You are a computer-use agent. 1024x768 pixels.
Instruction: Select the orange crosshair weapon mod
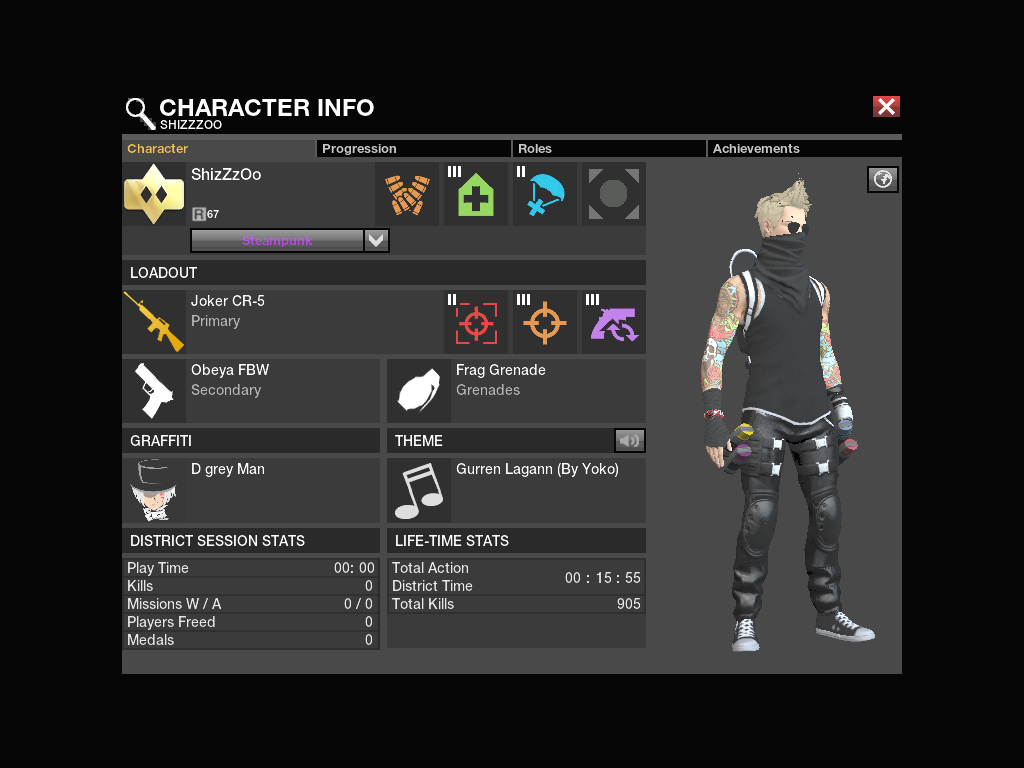[x=545, y=322]
